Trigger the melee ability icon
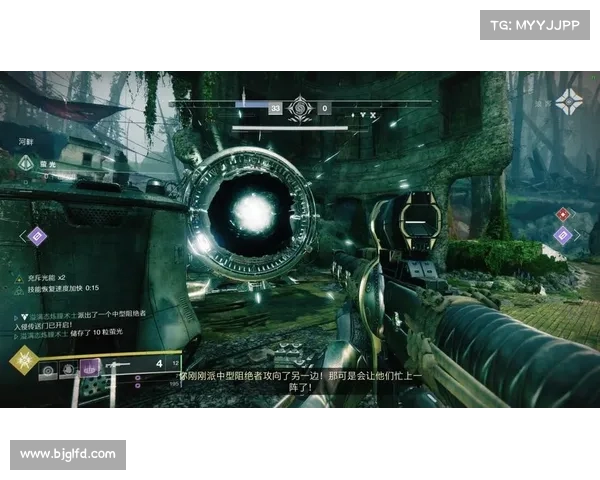Image resolution: width=600 pixels, height=480 pixels. pos(67,369)
